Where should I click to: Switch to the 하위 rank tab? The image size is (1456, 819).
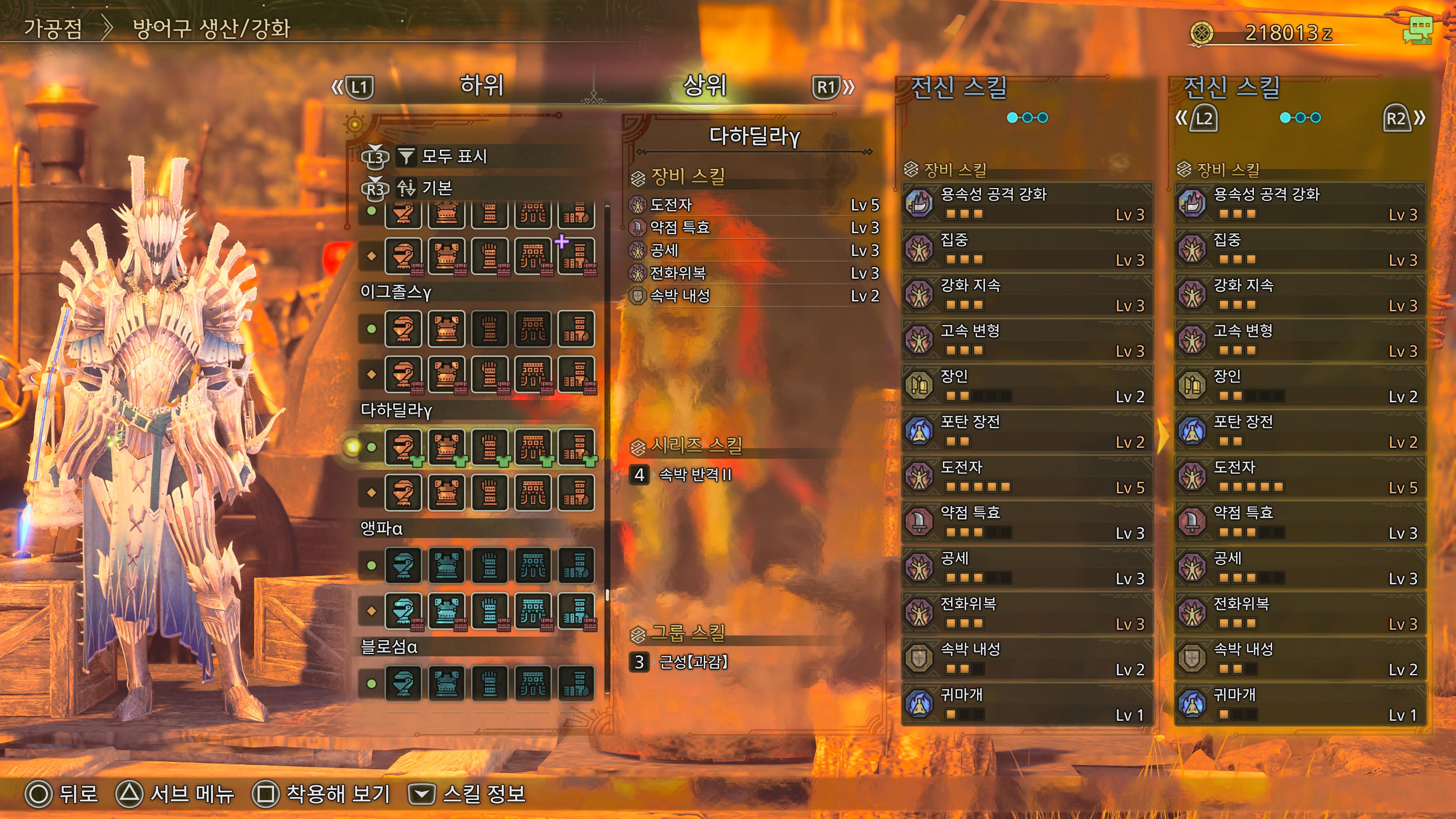tap(482, 86)
